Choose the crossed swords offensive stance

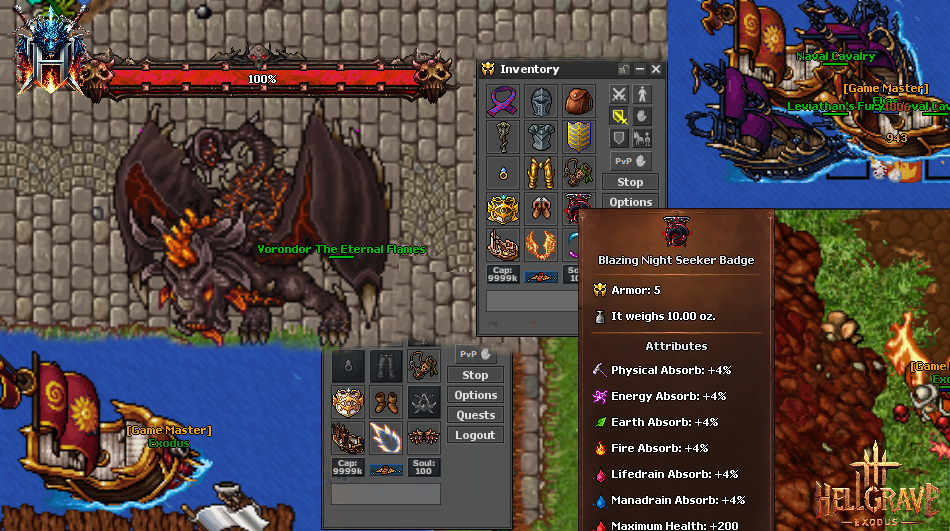point(619,95)
